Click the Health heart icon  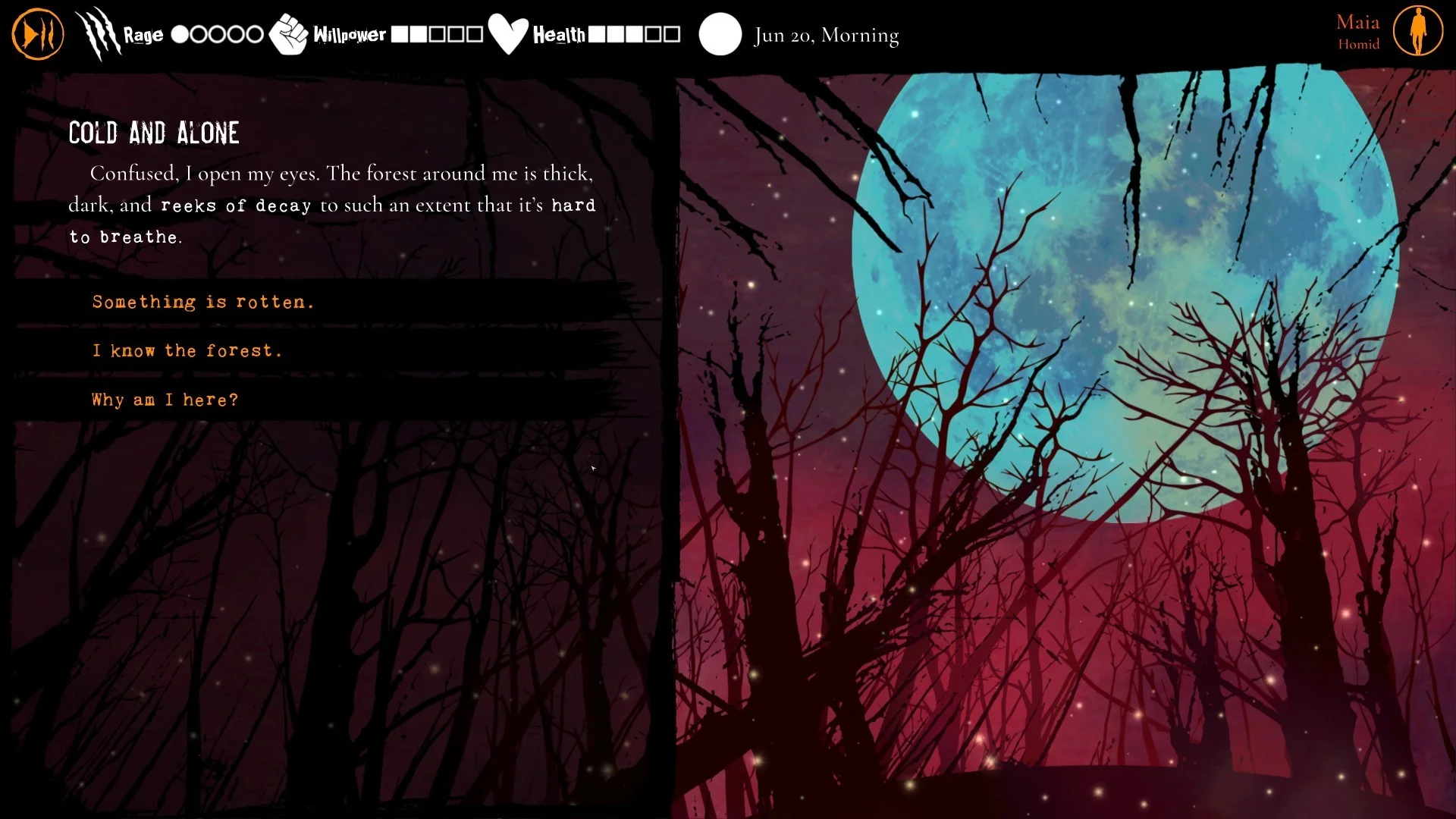(x=510, y=33)
